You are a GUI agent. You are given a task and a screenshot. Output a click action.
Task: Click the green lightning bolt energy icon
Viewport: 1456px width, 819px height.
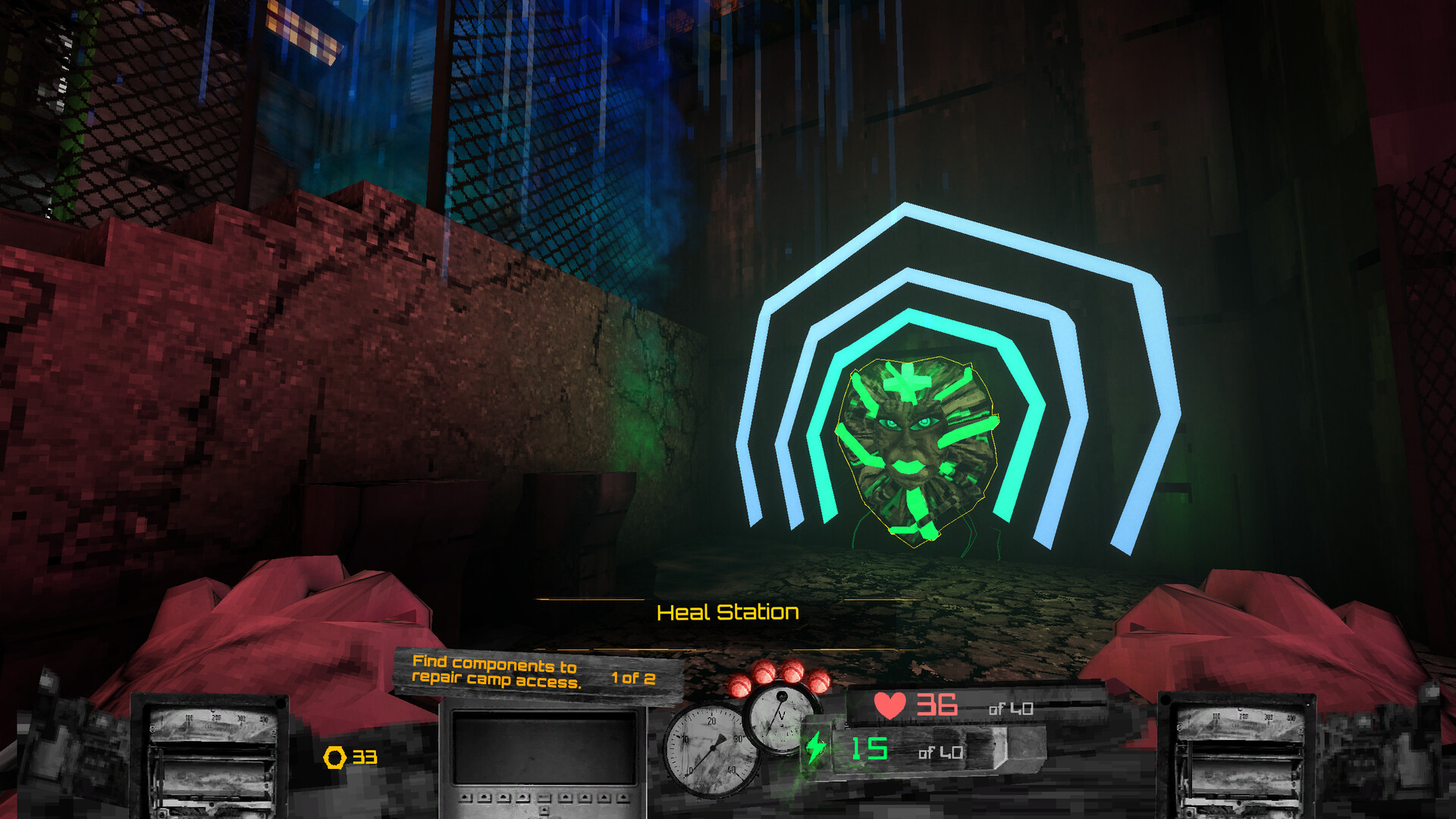tap(817, 747)
